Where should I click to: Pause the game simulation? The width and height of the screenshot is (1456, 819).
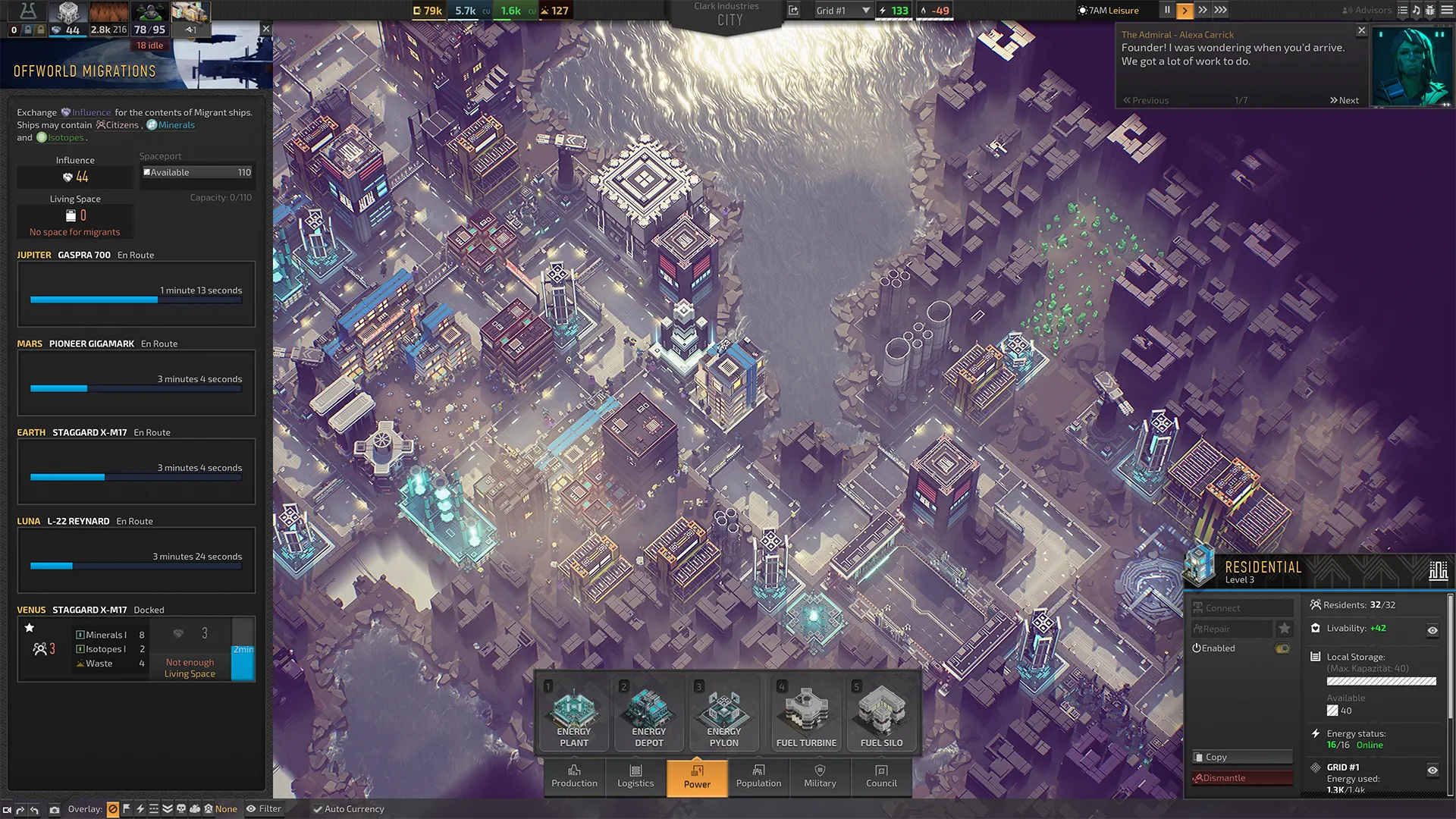coord(1167,11)
